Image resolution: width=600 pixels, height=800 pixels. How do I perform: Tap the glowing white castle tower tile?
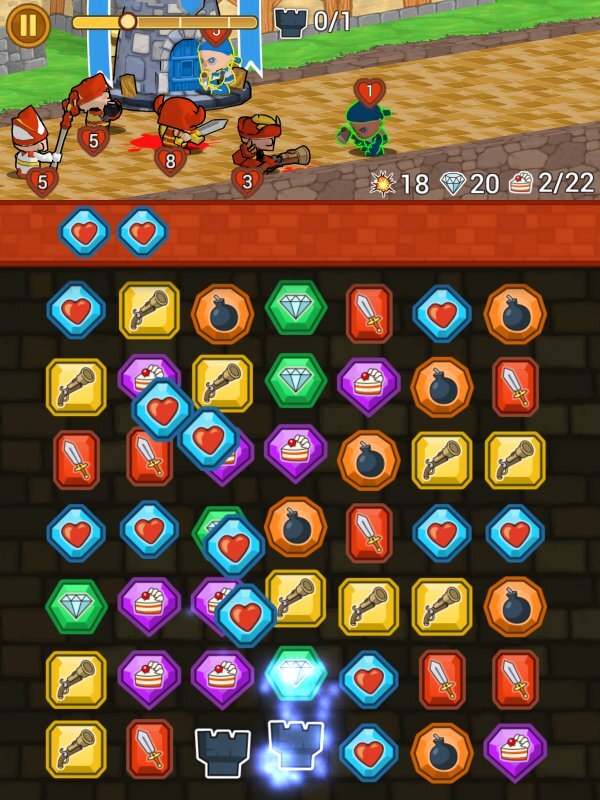click(297, 745)
